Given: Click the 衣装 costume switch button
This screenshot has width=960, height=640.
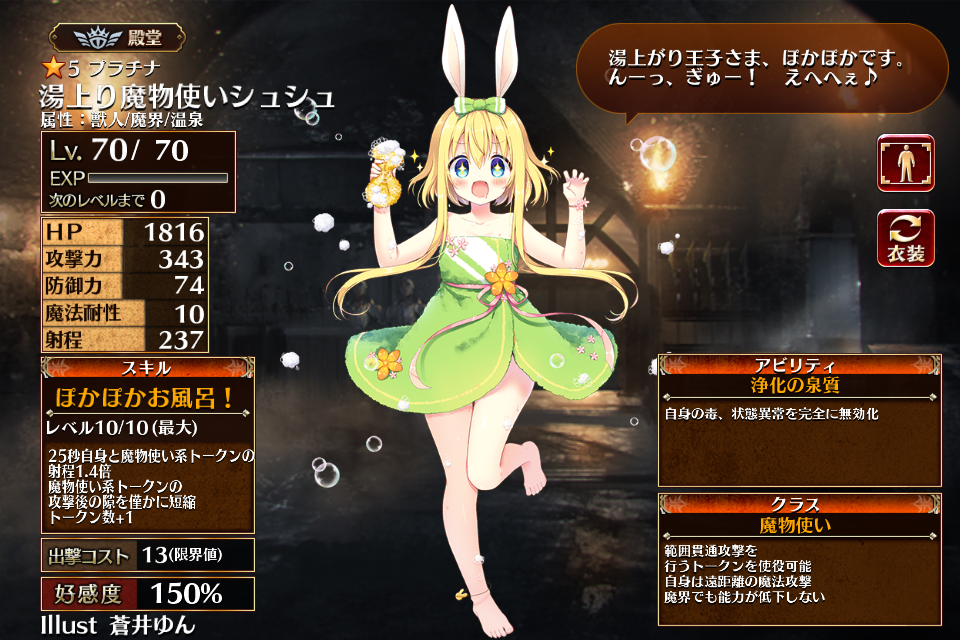Looking at the screenshot, I should point(905,238).
